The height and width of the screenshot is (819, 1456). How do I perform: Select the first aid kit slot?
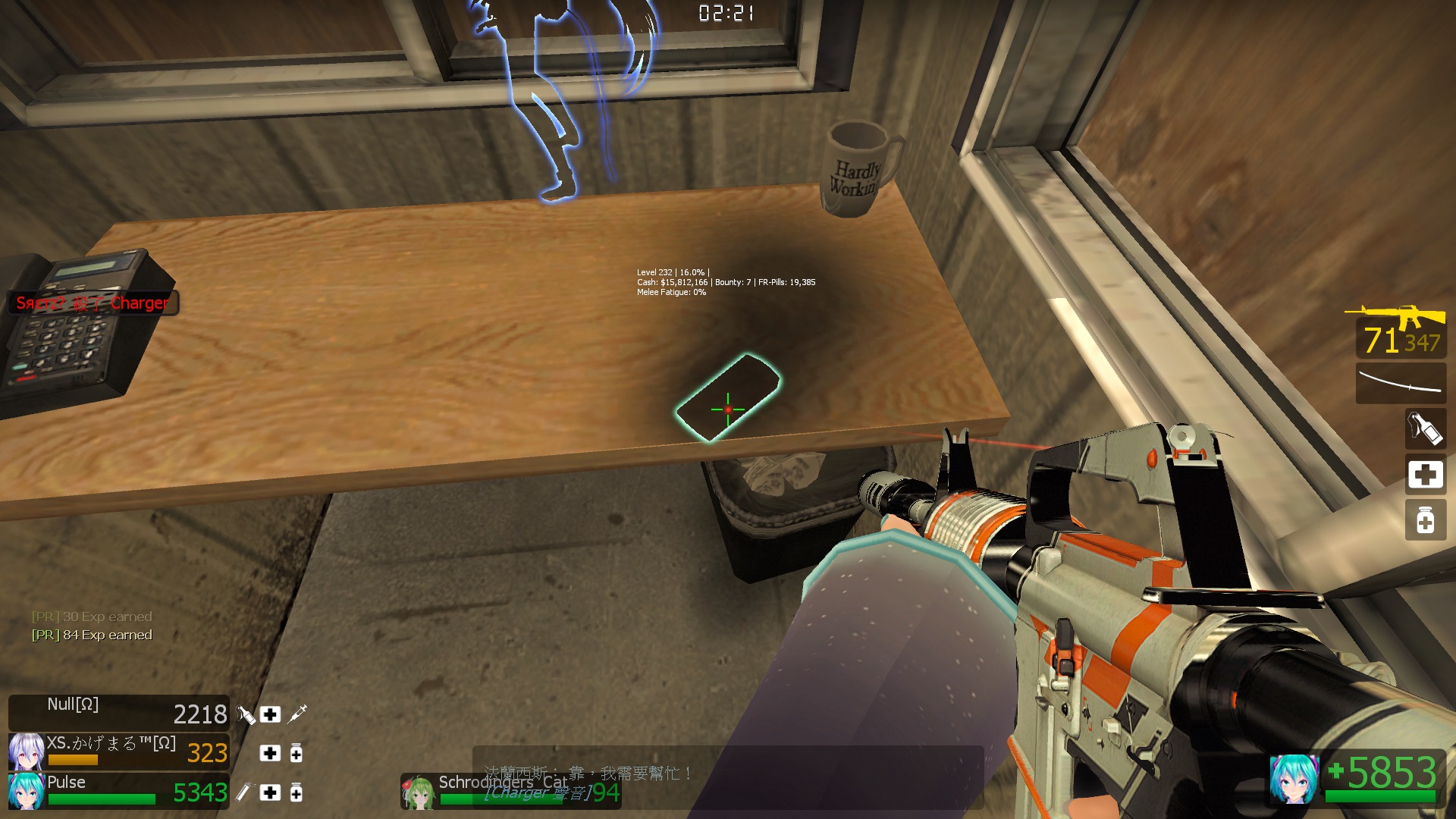pos(1424,475)
